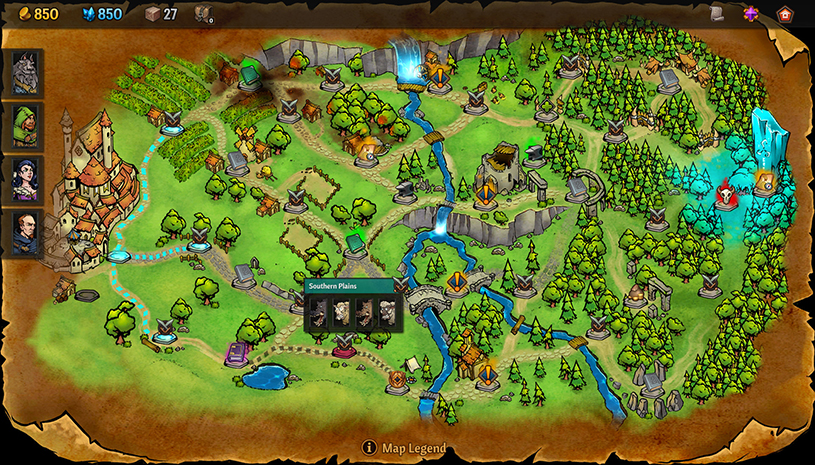Select the werewolf hero portrait
This screenshot has height=465, width=815.
25,72
